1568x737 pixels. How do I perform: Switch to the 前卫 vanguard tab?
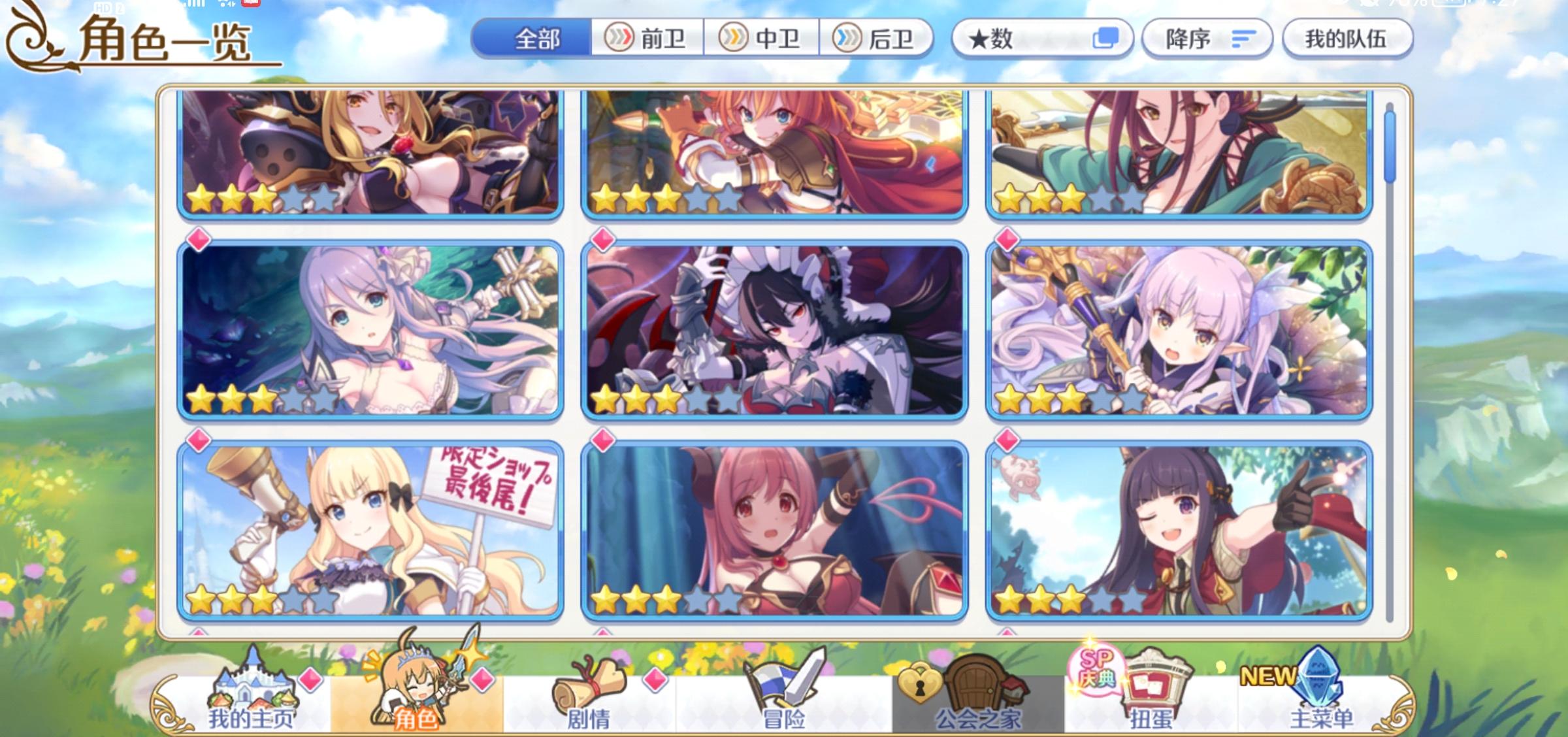click(x=647, y=38)
